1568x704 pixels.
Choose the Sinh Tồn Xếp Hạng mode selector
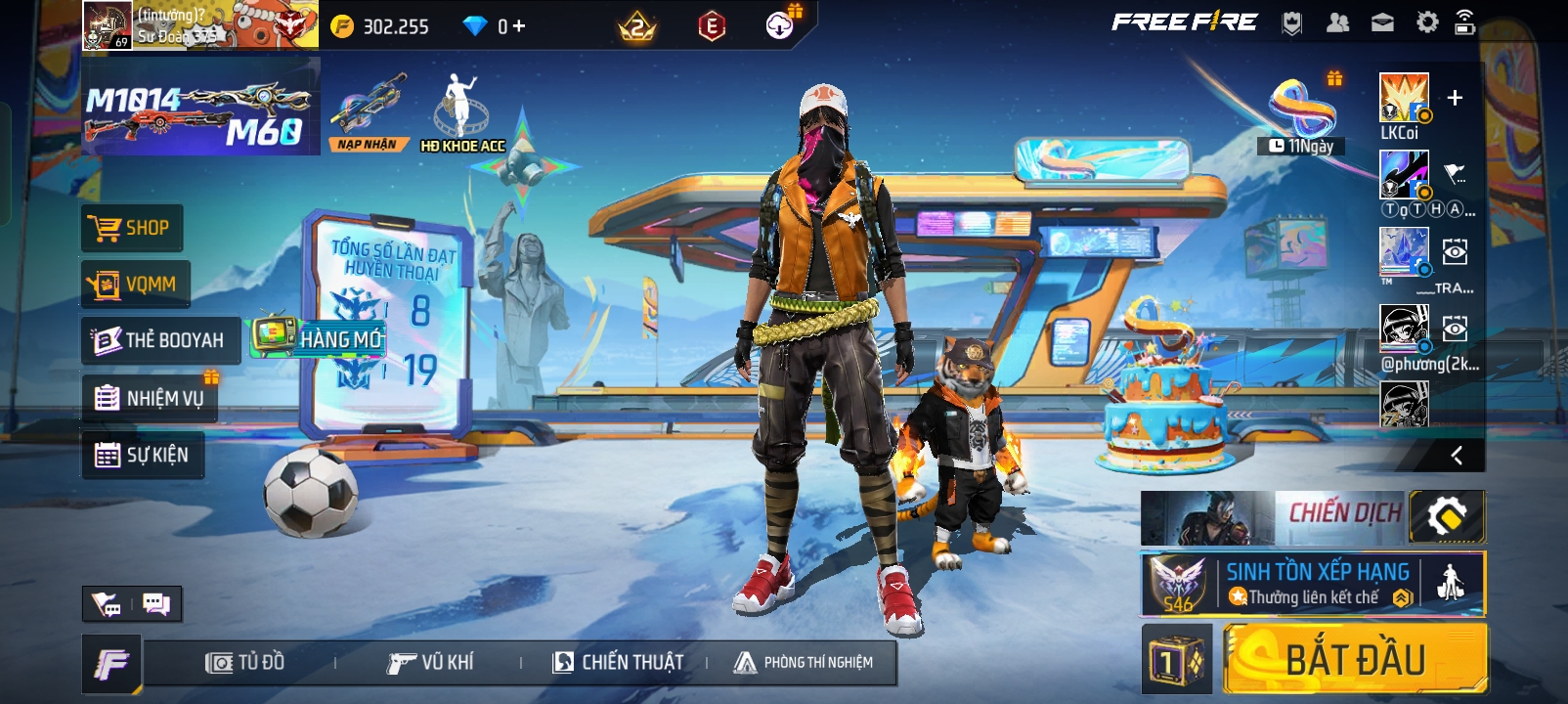point(1313,584)
